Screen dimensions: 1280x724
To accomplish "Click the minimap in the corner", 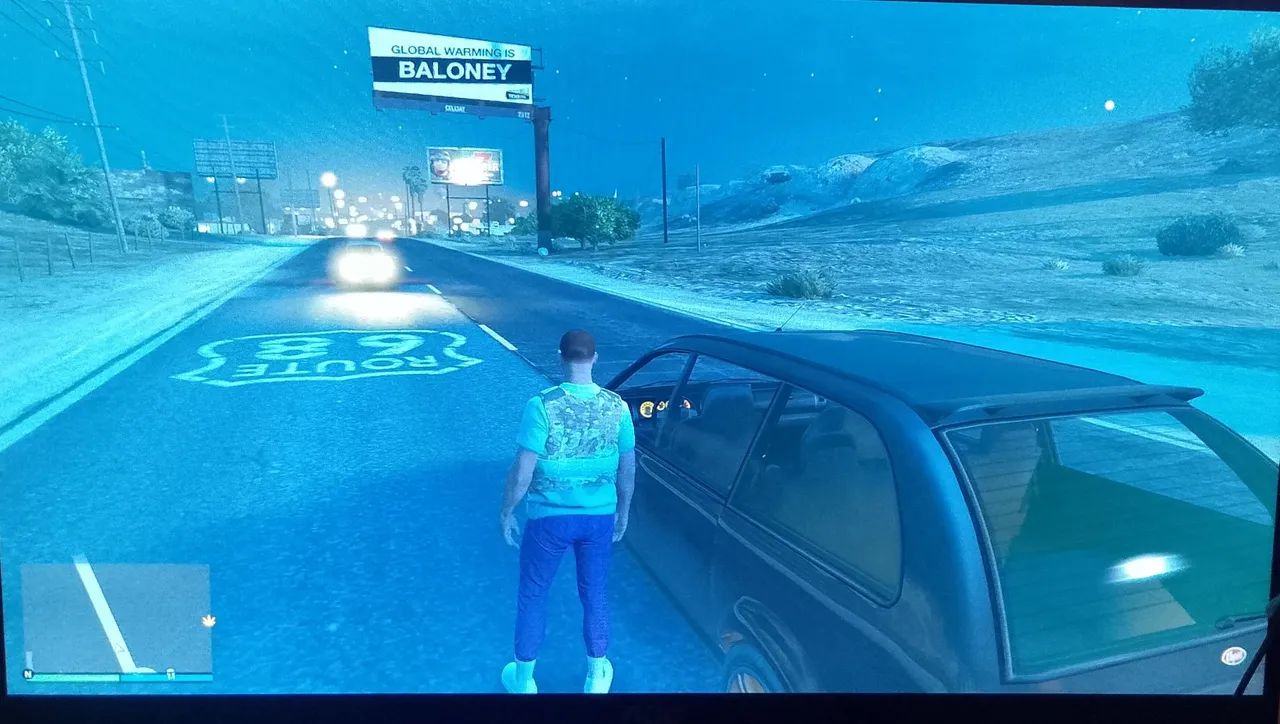I will [x=116, y=618].
